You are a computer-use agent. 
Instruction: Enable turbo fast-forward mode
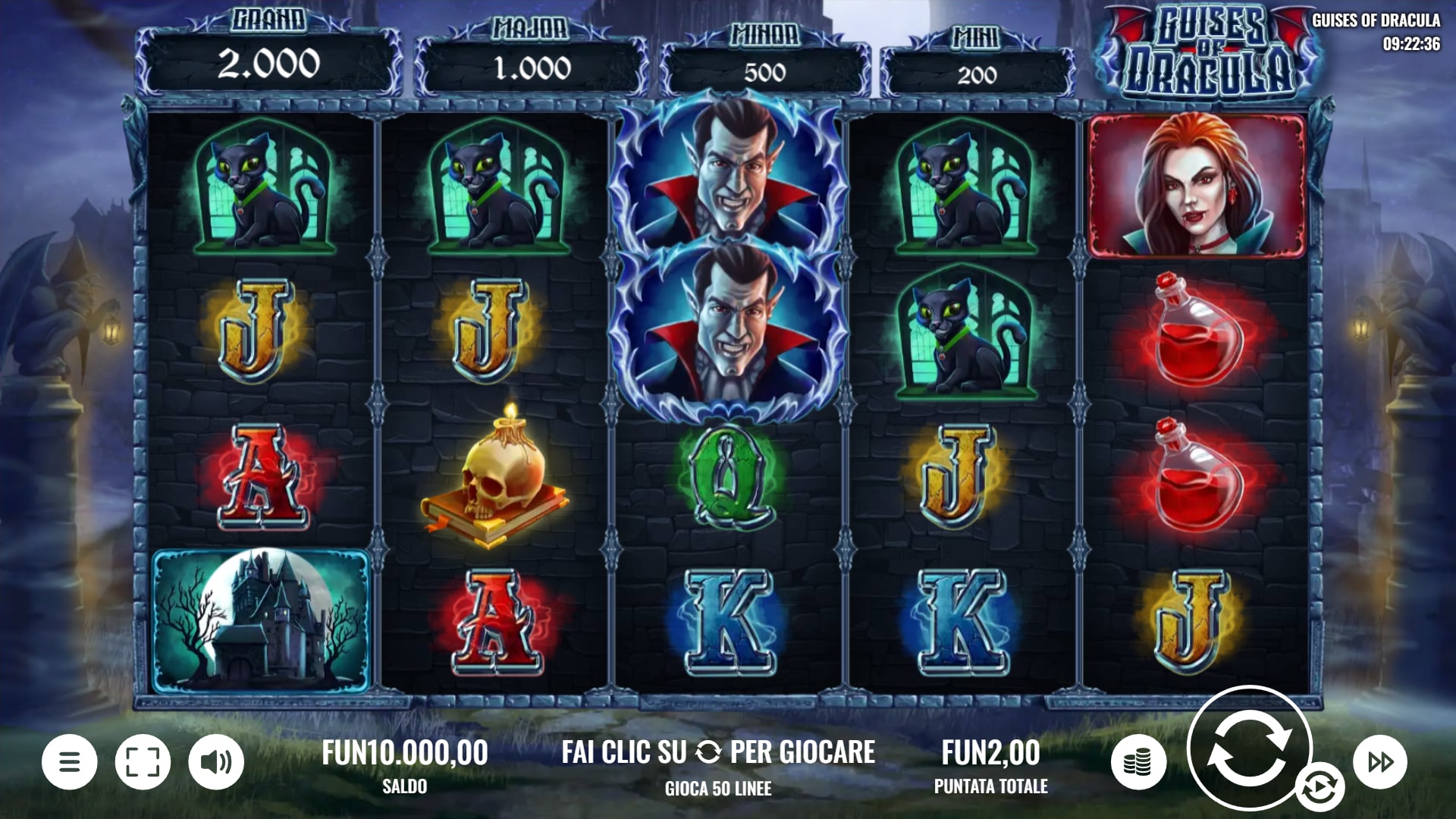pyautogui.click(x=1380, y=761)
